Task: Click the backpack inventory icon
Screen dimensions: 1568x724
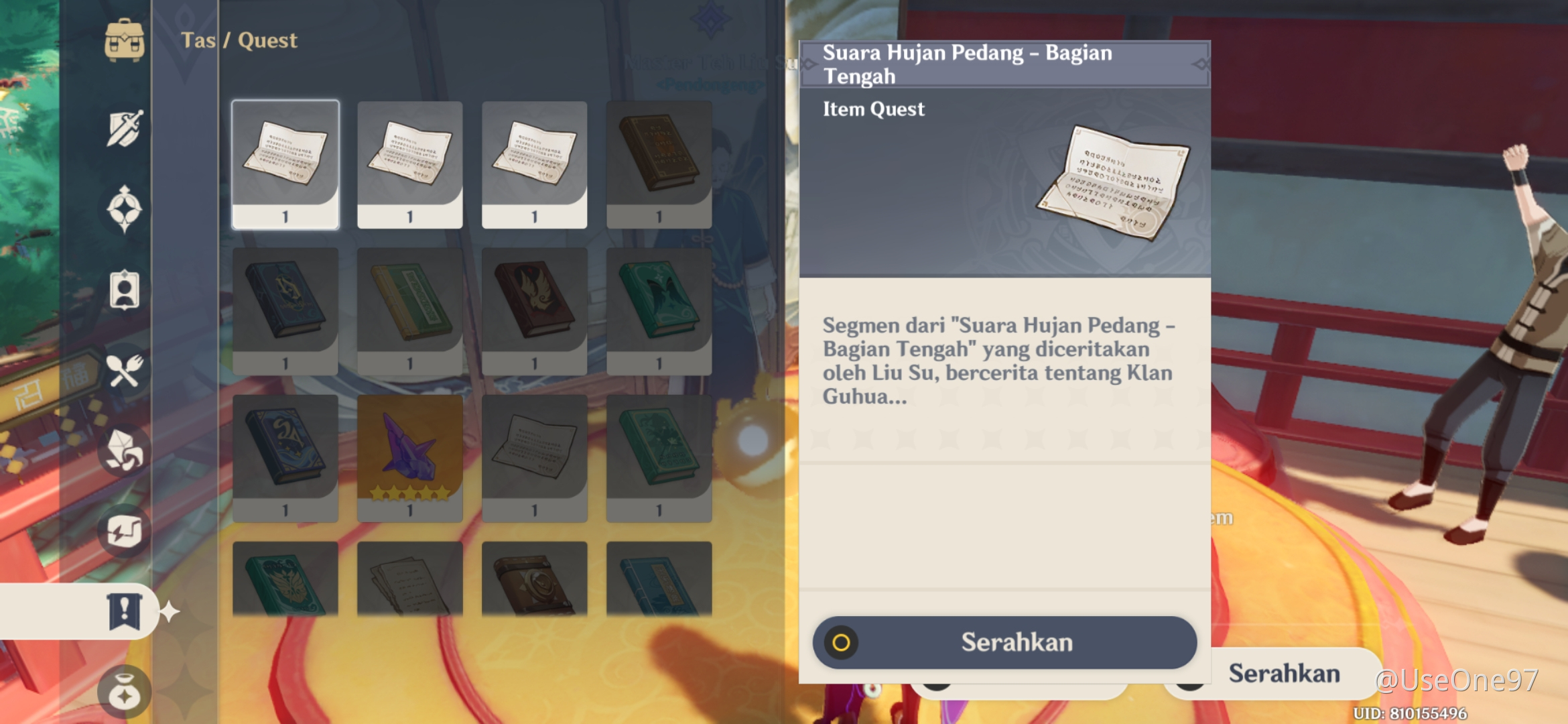Action: (125, 40)
